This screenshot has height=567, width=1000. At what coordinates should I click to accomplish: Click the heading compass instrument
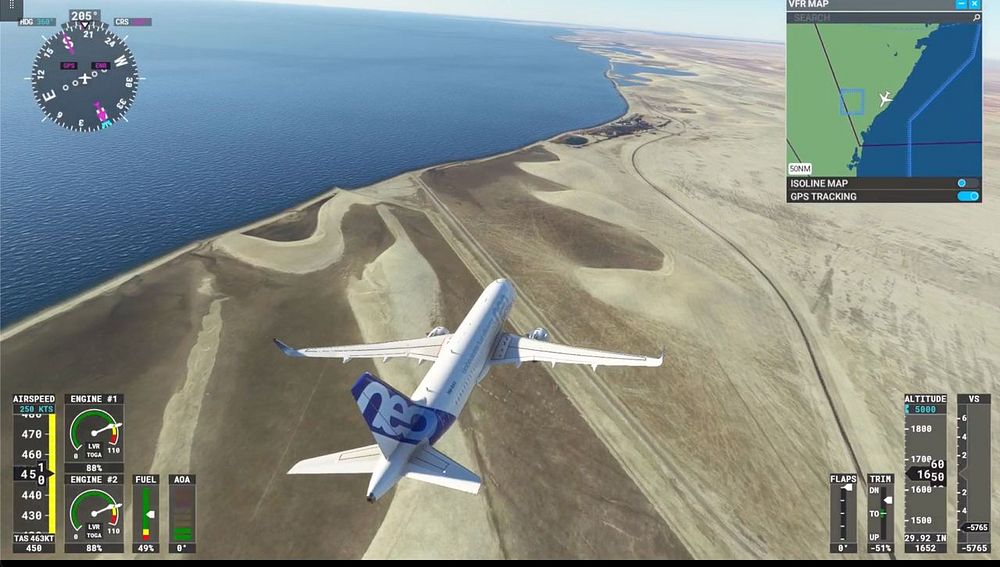[x=84, y=76]
